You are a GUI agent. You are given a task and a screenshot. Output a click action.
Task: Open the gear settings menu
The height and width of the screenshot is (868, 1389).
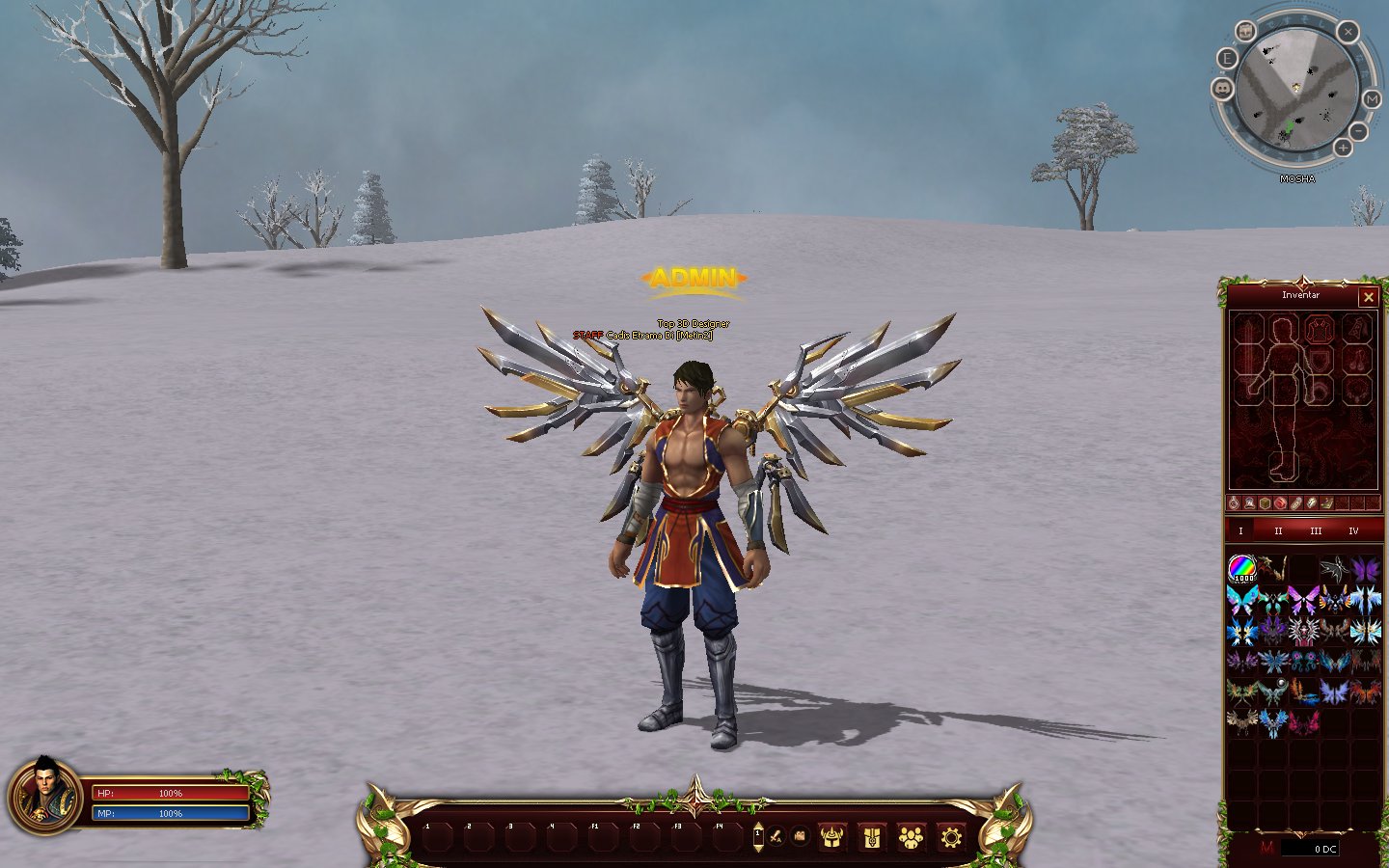coord(951,837)
